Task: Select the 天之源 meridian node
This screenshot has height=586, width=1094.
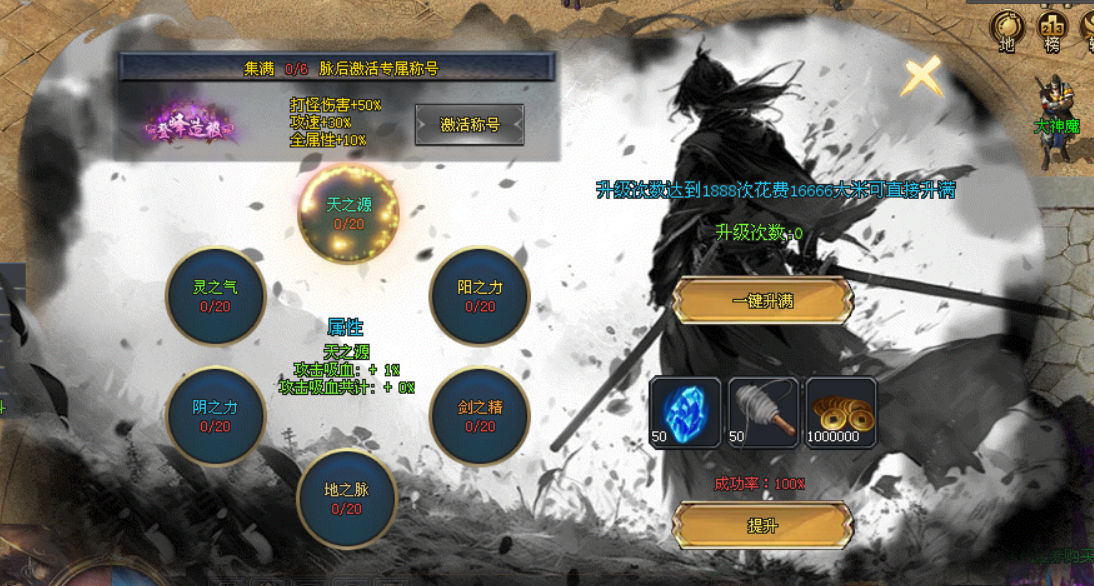Action: [349, 212]
